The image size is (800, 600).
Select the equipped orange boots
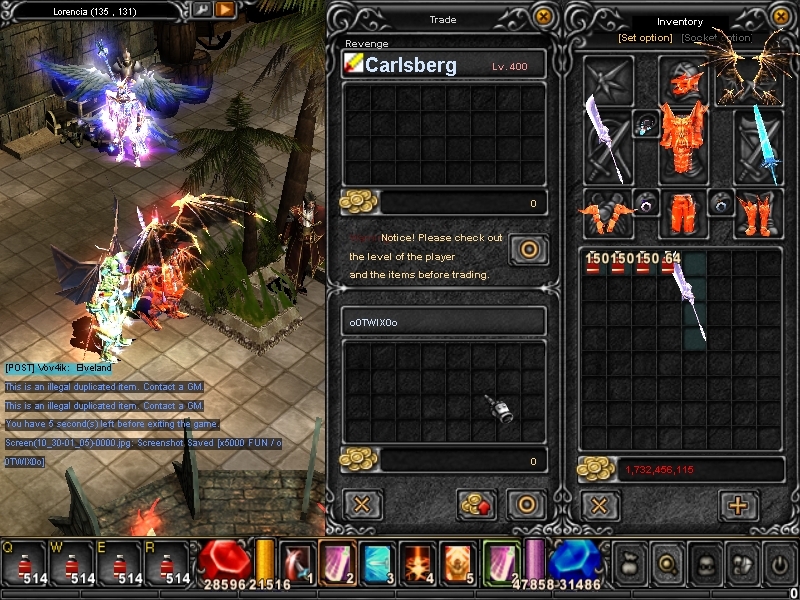[757, 212]
